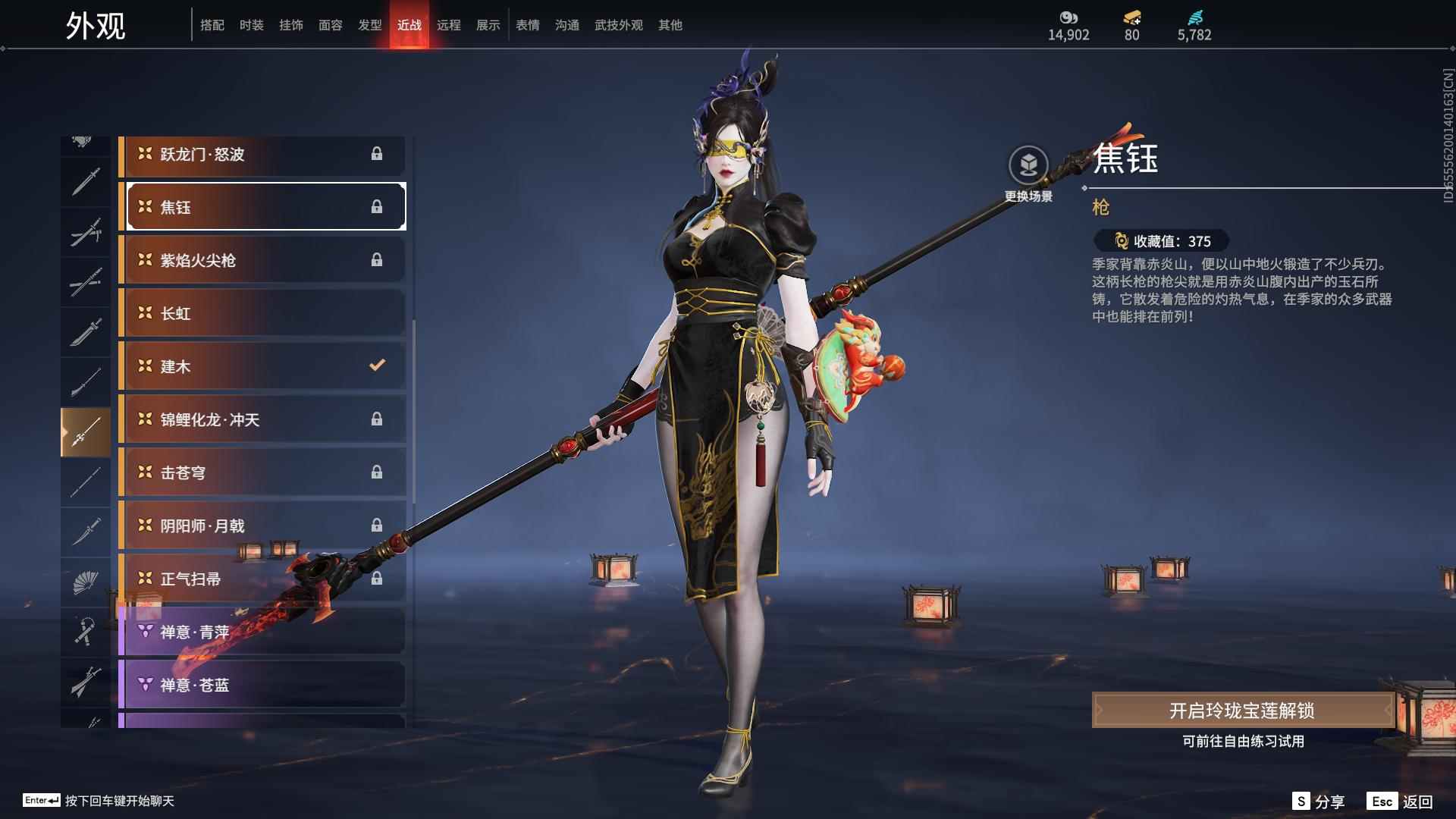Click the lock icon on 紫焰火尖枪
Image resolution: width=1456 pixels, height=819 pixels.
pos(377,259)
